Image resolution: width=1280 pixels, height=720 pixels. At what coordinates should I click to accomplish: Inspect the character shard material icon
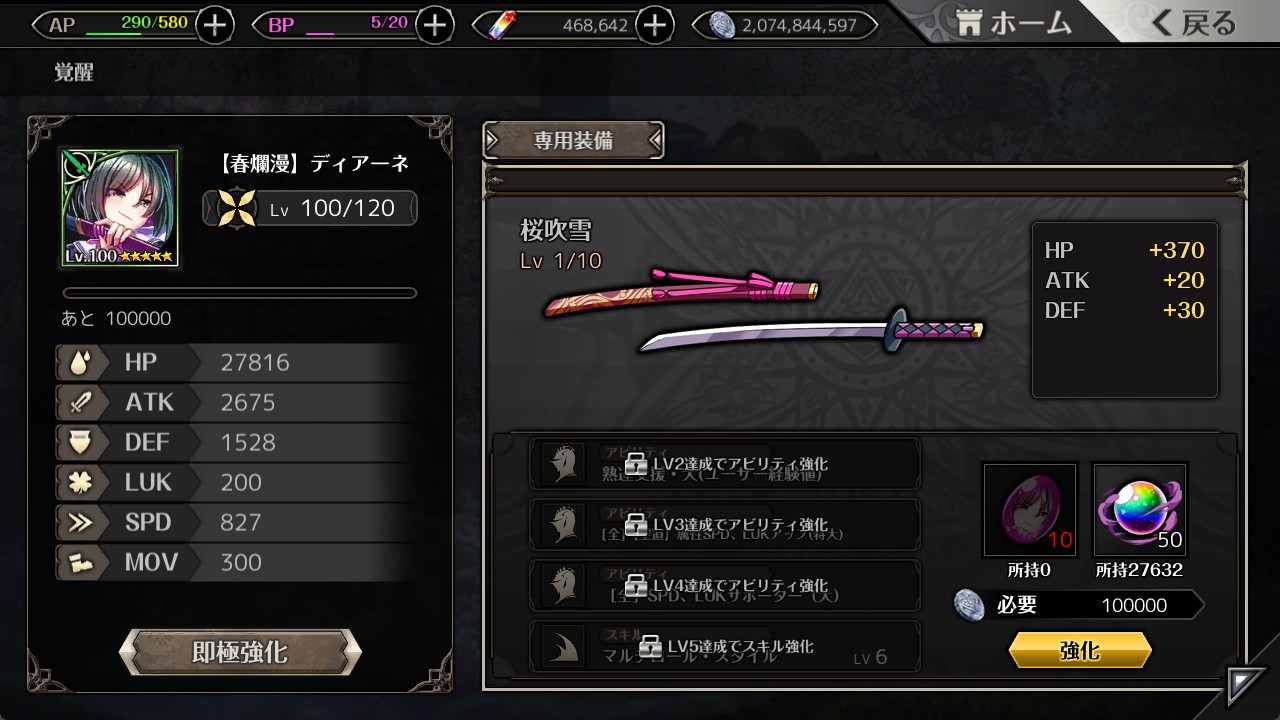(1030, 510)
